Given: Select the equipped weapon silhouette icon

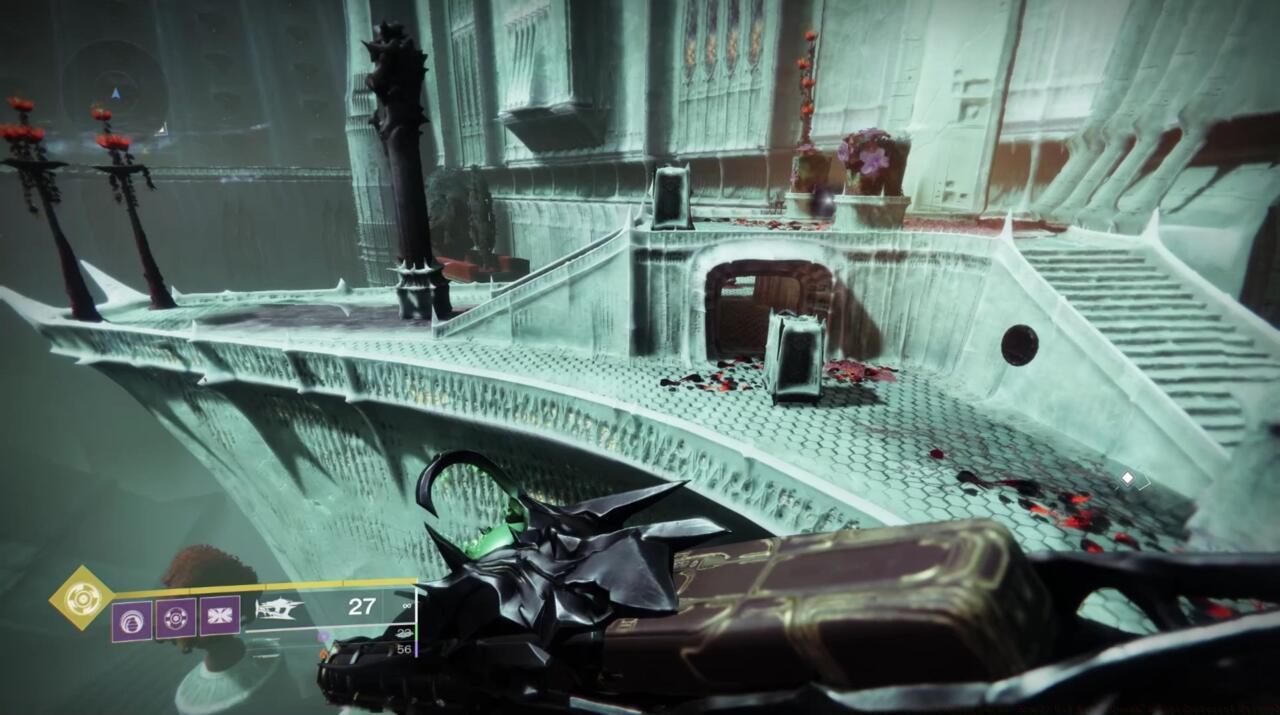Looking at the screenshot, I should click(279, 609).
